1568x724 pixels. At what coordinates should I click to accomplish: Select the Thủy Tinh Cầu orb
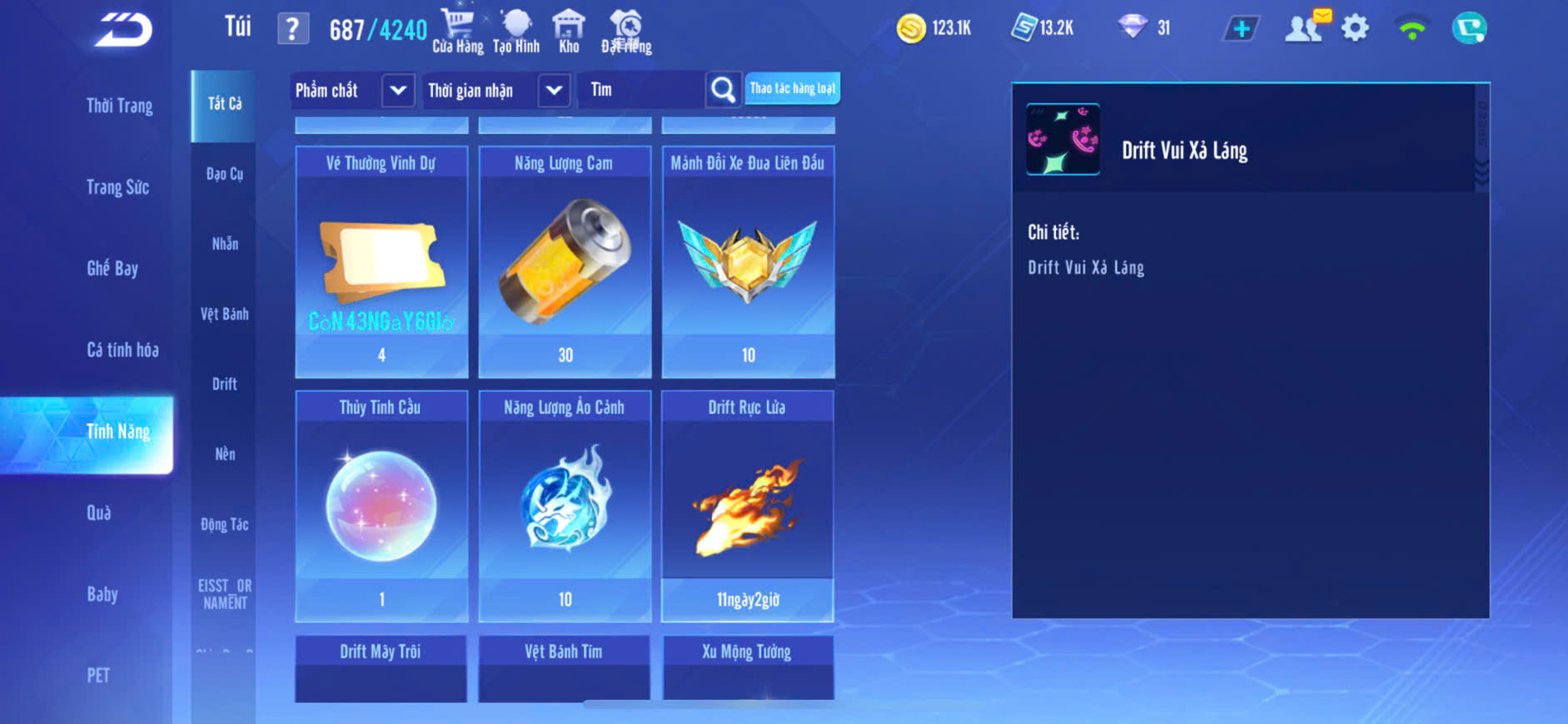tap(381, 506)
